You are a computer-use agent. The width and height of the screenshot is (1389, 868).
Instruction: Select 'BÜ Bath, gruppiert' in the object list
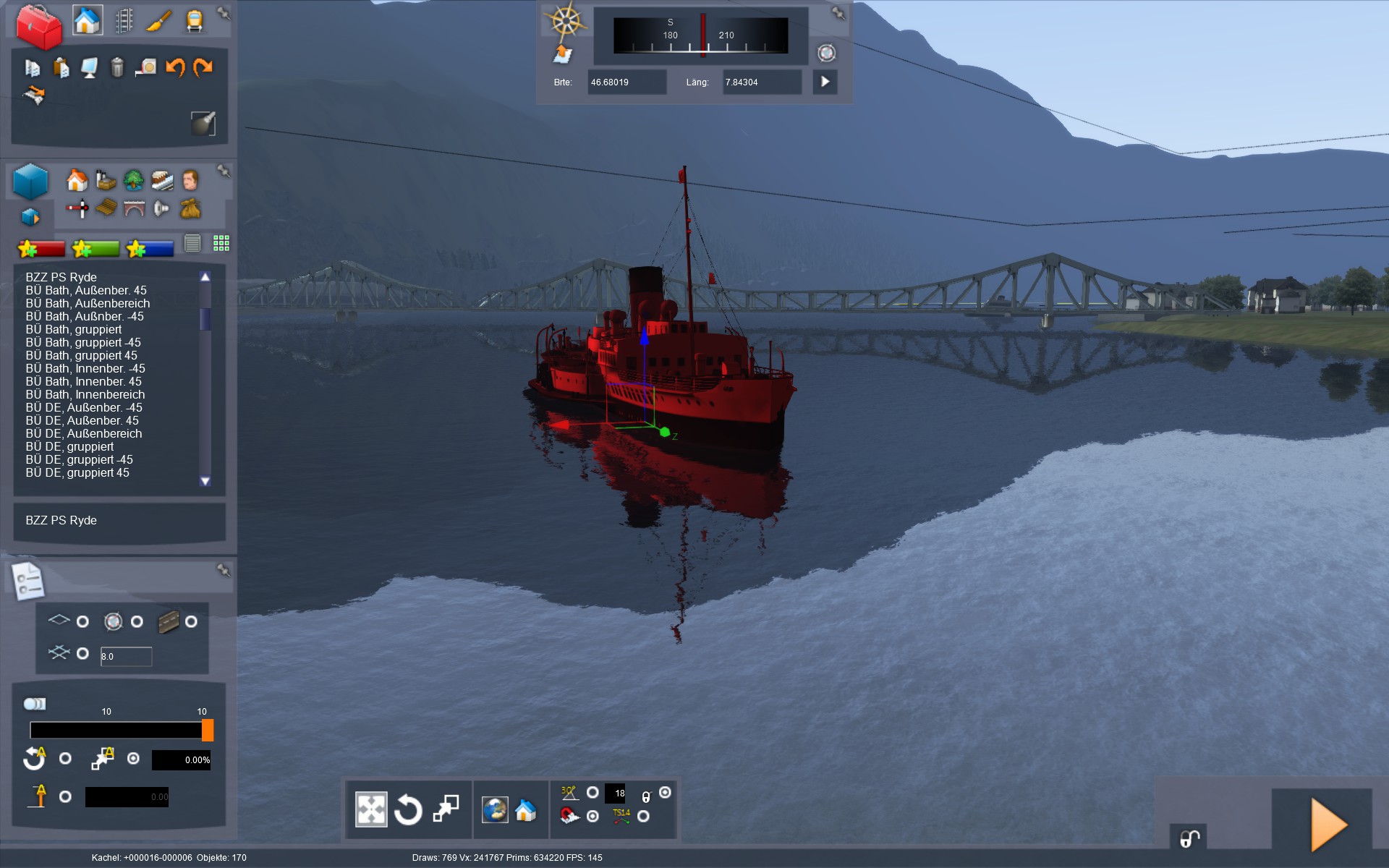point(74,329)
